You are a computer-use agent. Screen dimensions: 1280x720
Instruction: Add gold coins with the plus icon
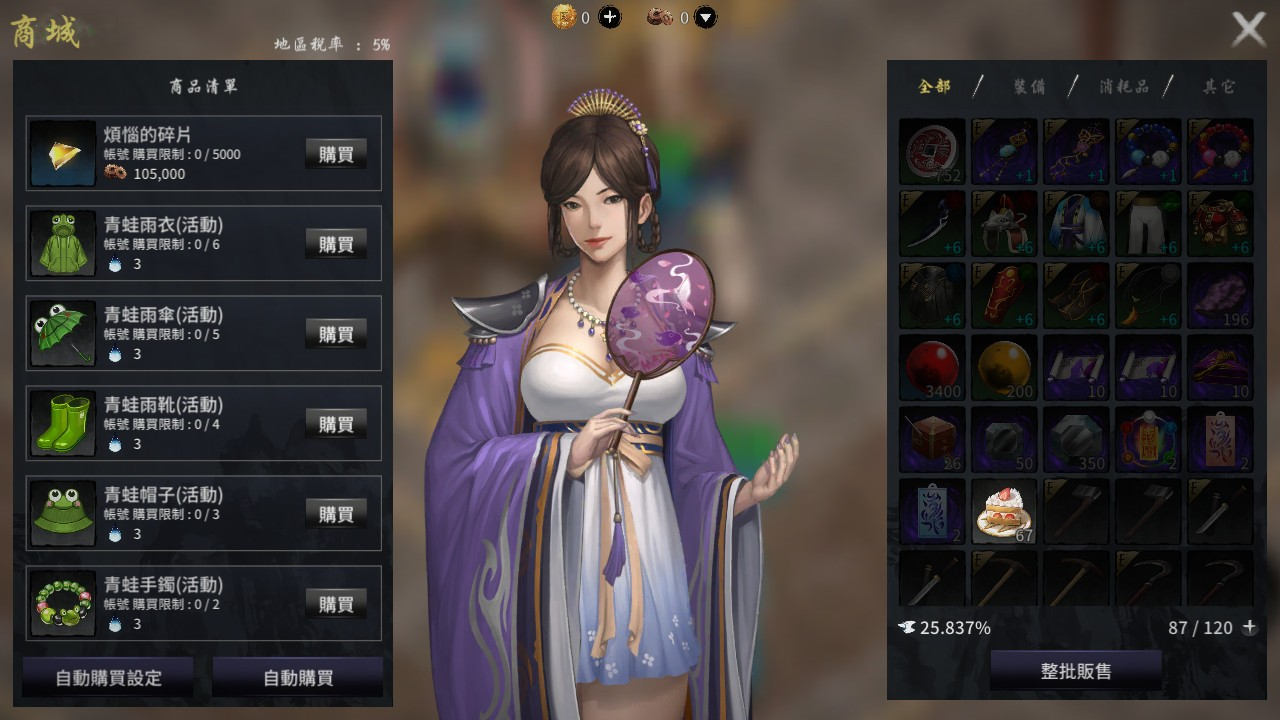tap(609, 17)
